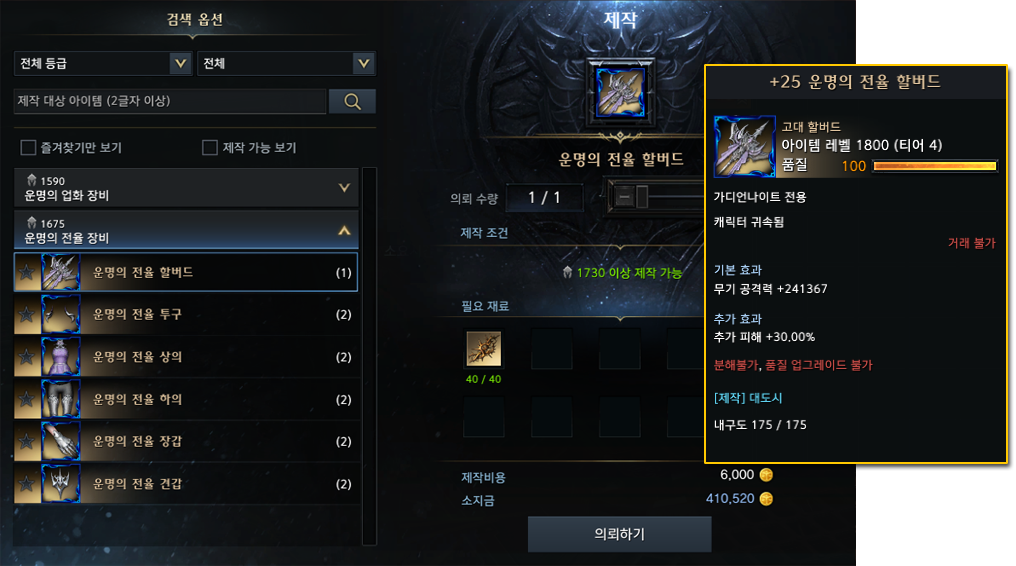Screen dimensions: 1016x566
Task: Click the halberd result item icon
Action: [620, 92]
